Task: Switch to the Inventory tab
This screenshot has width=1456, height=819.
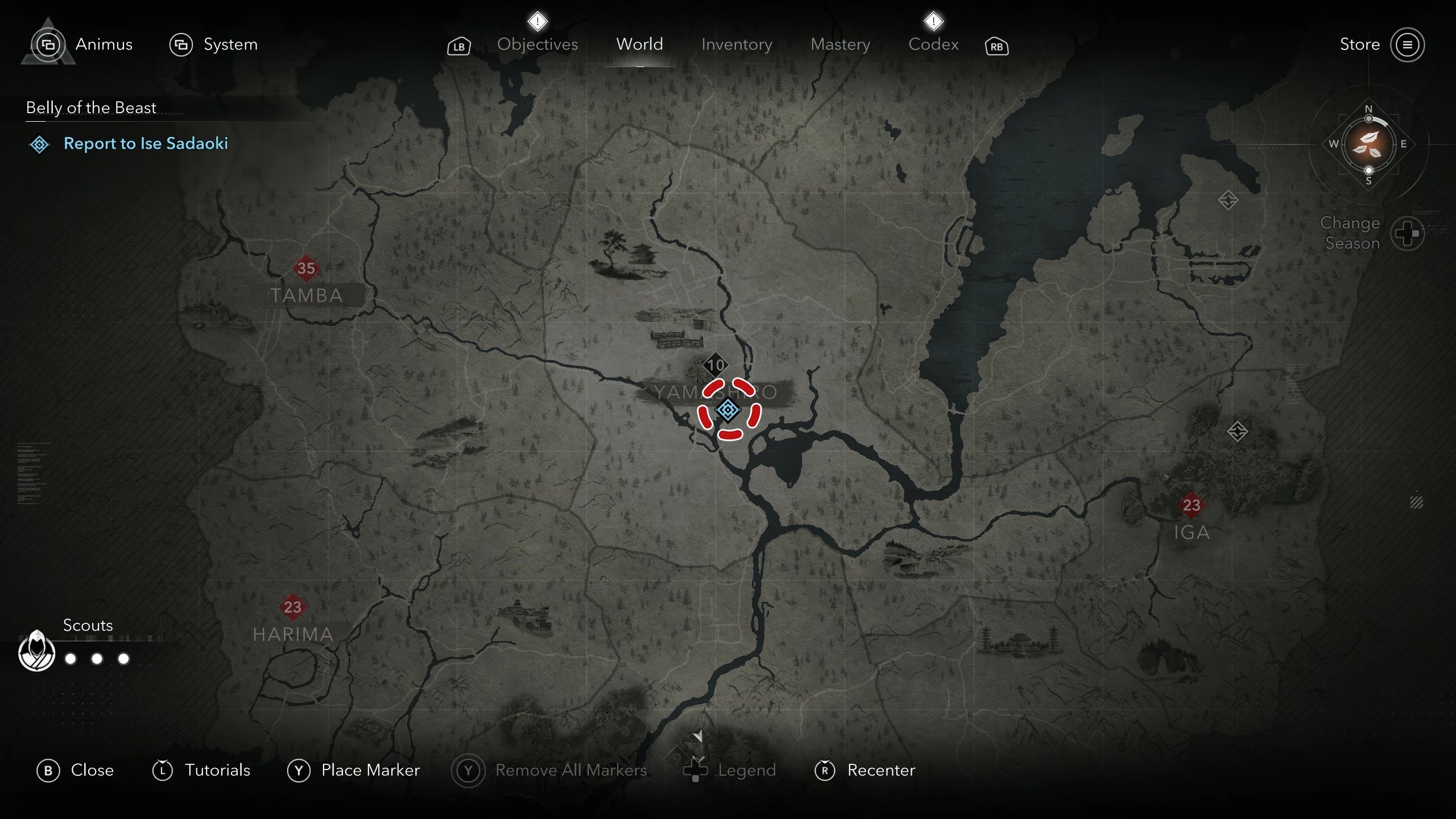Action: [737, 44]
